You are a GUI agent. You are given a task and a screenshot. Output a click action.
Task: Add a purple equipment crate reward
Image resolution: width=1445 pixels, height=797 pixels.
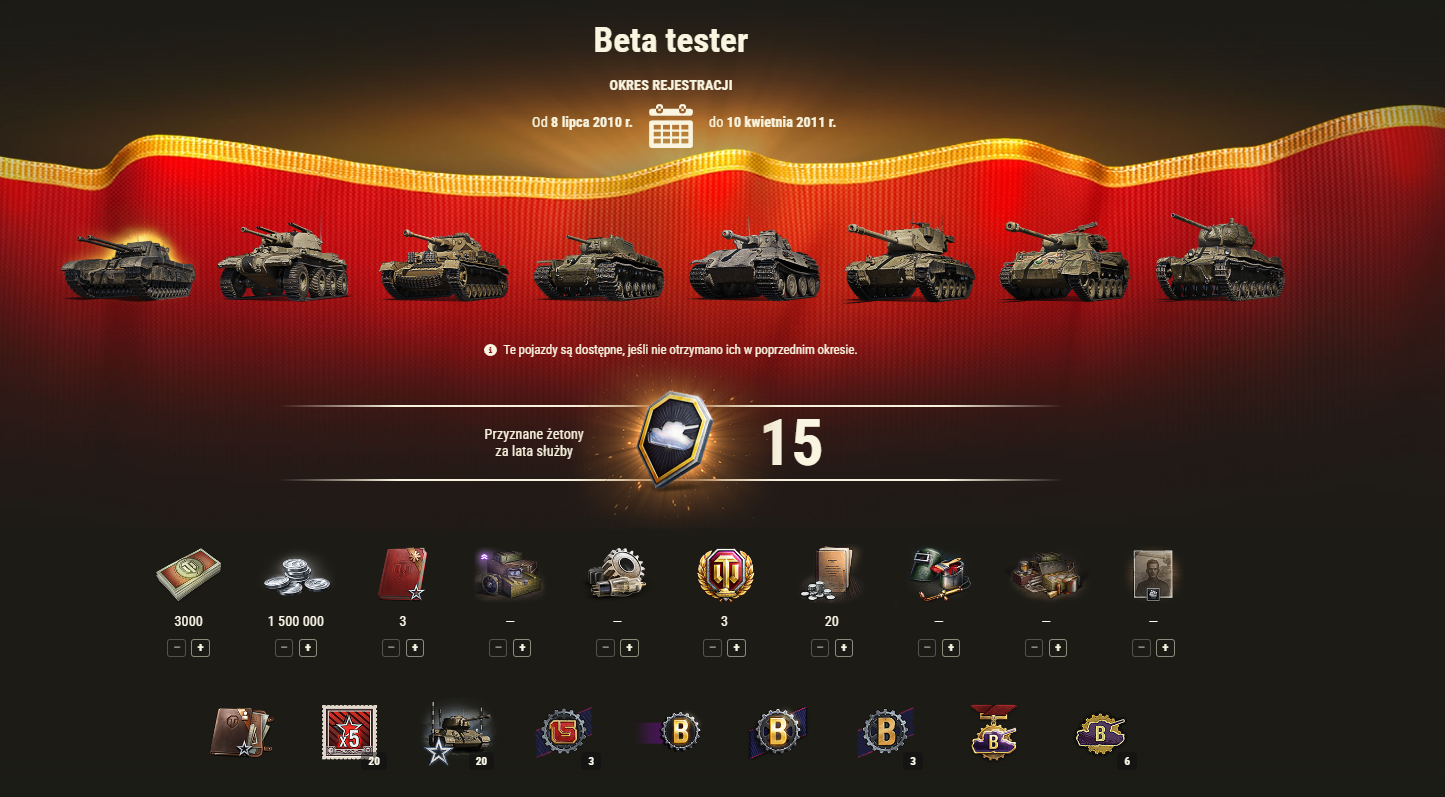pyautogui.click(x=522, y=648)
